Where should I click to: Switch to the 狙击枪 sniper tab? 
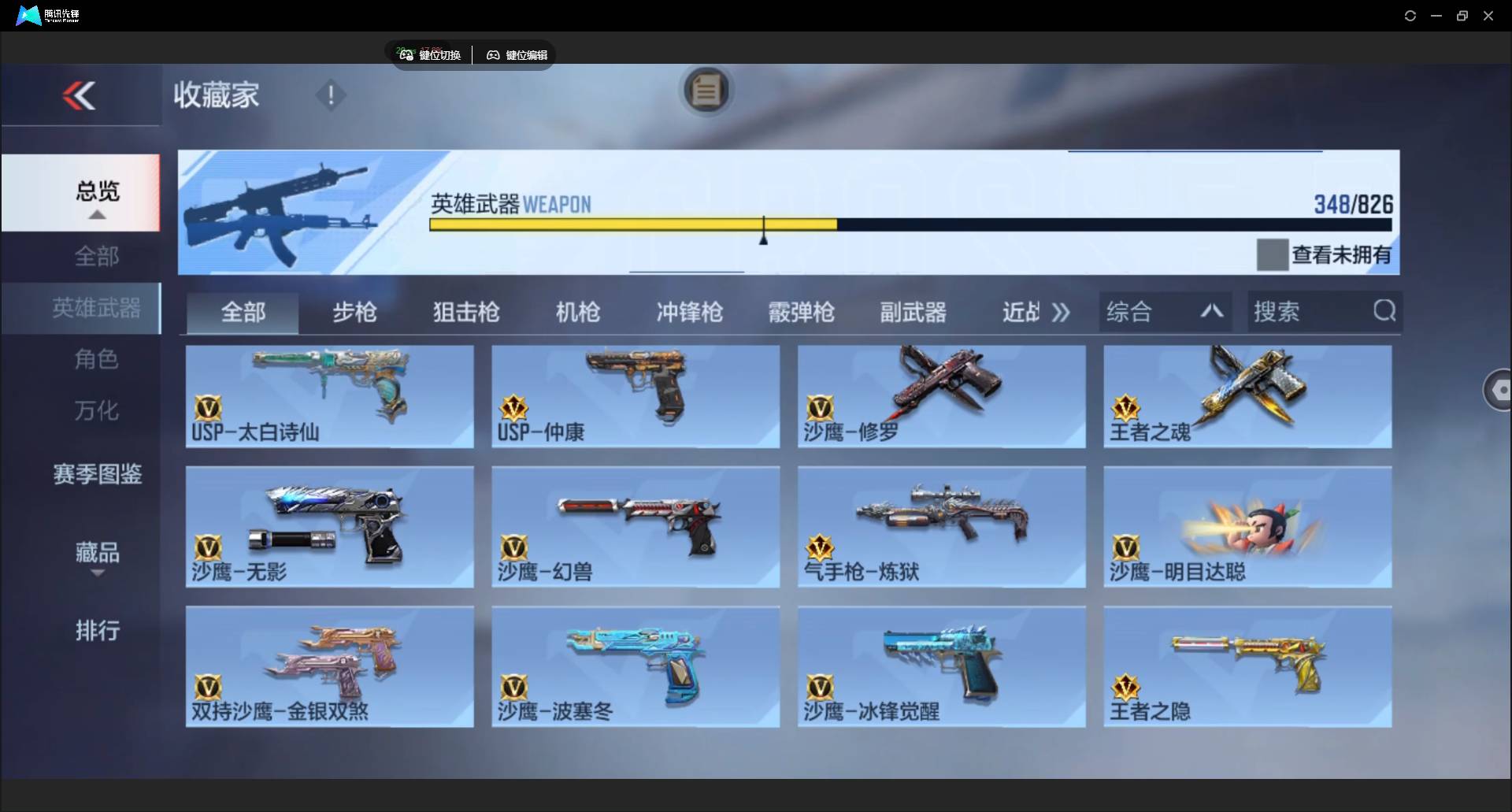pyautogui.click(x=465, y=312)
